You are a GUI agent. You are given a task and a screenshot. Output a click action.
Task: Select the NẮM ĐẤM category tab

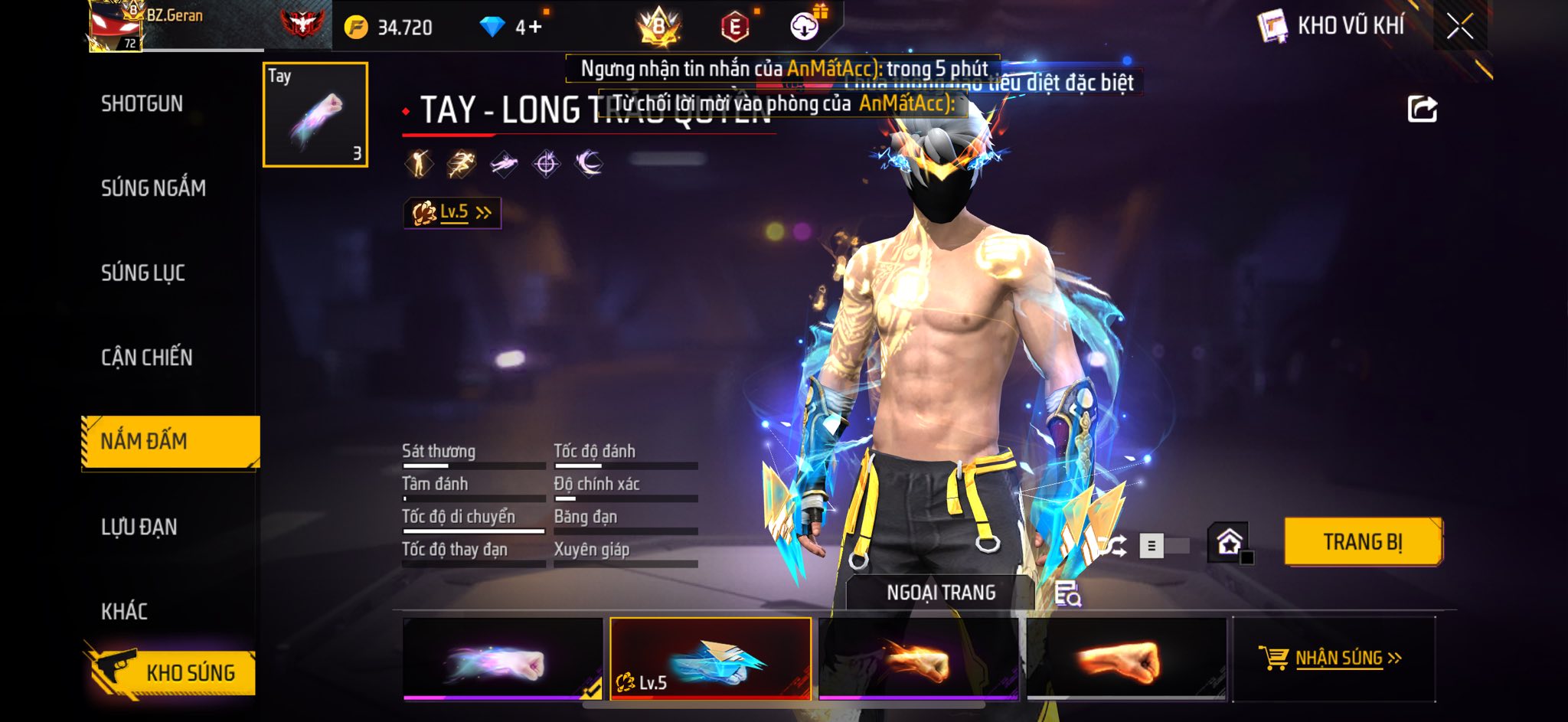coord(170,441)
